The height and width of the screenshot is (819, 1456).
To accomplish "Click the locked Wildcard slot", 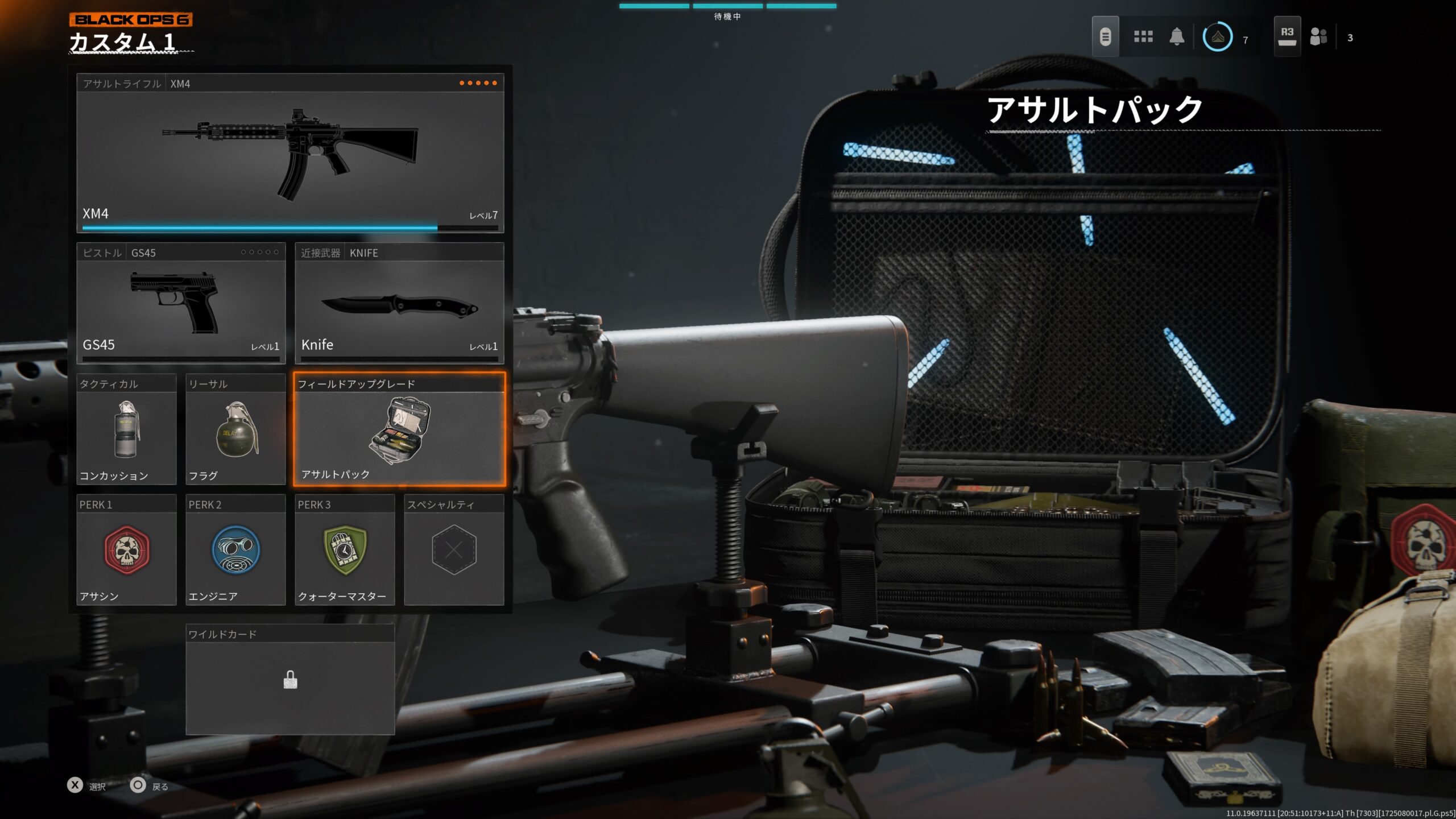I will [290, 680].
